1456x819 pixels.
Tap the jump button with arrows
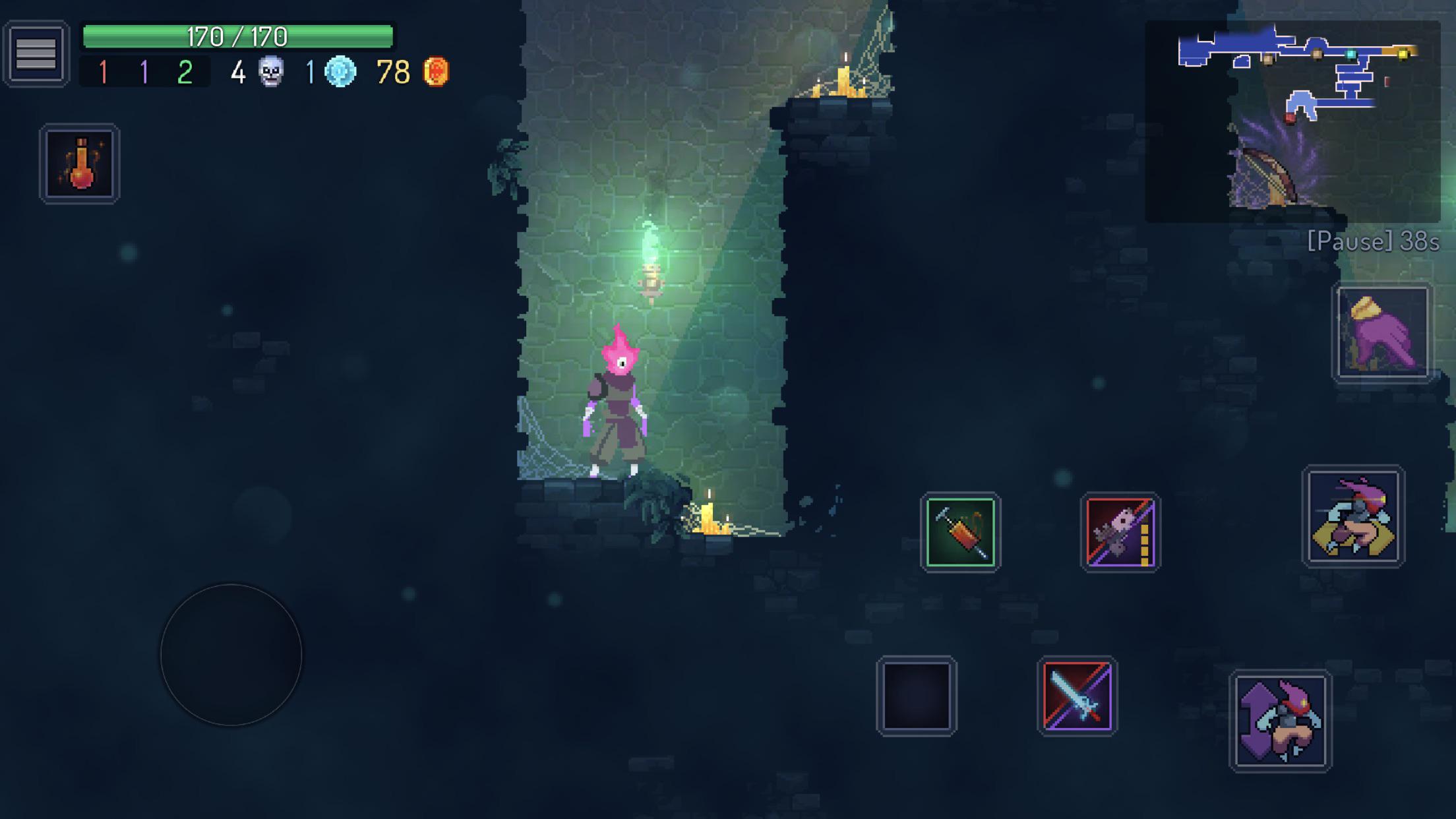point(1280,721)
